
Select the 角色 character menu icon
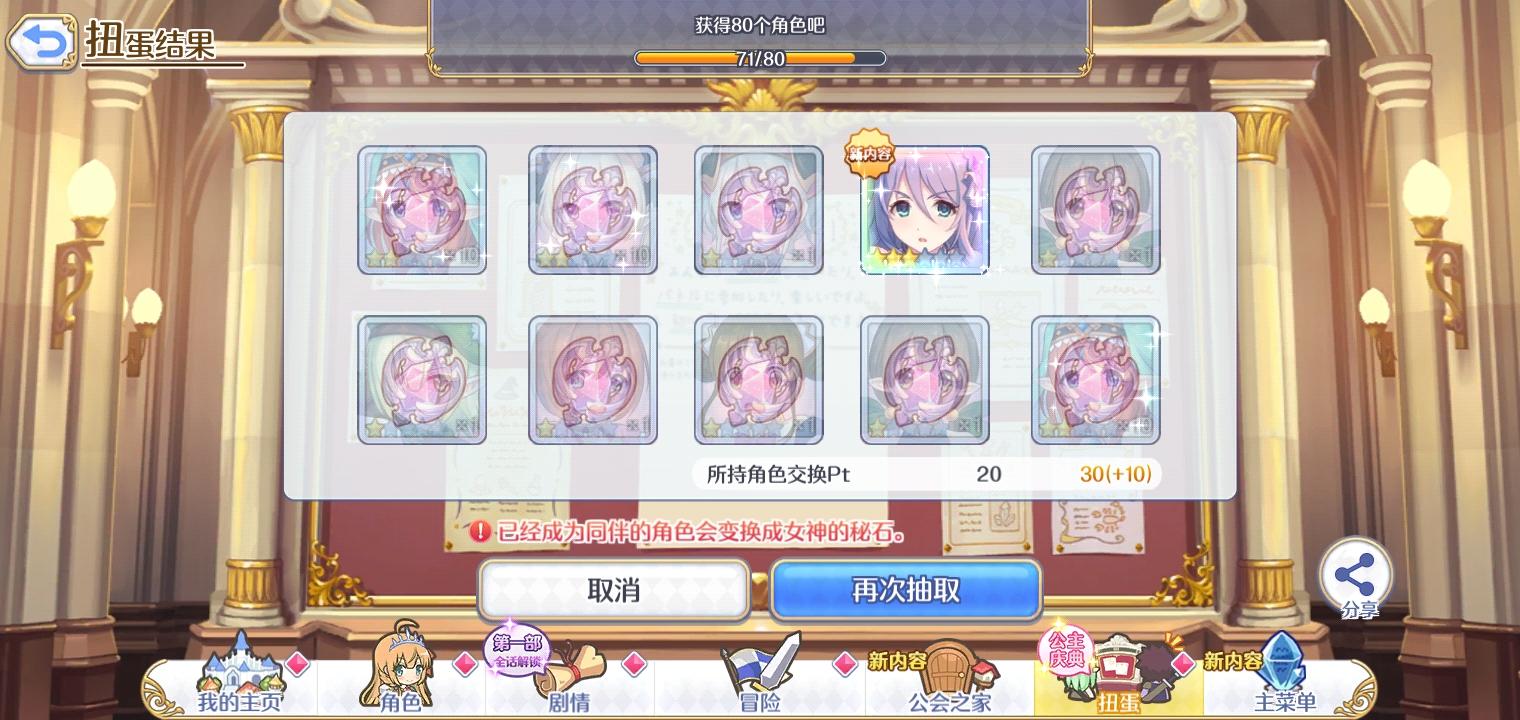(x=398, y=677)
